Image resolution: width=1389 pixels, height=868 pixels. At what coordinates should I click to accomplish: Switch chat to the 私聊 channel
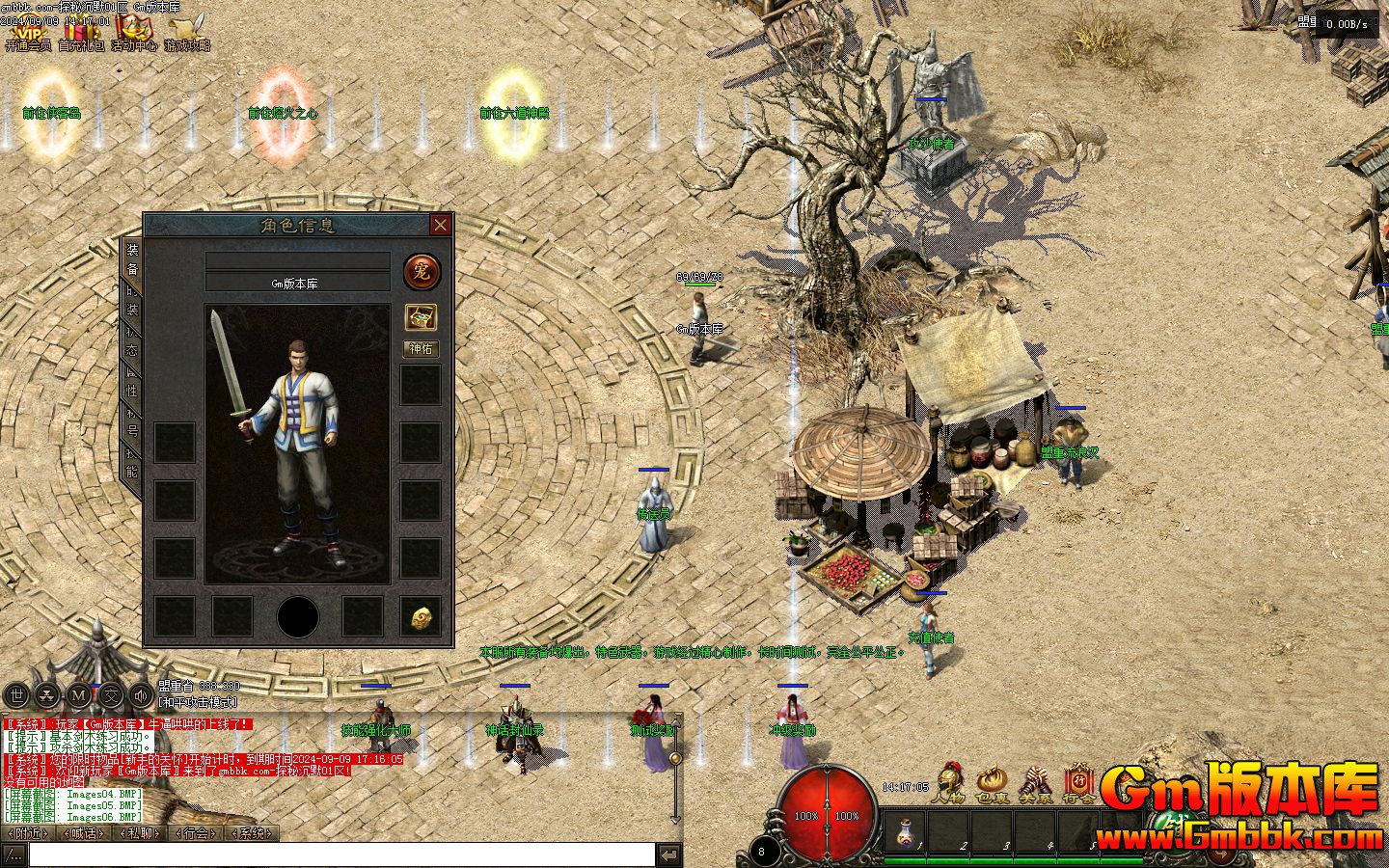click(x=140, y=833)
